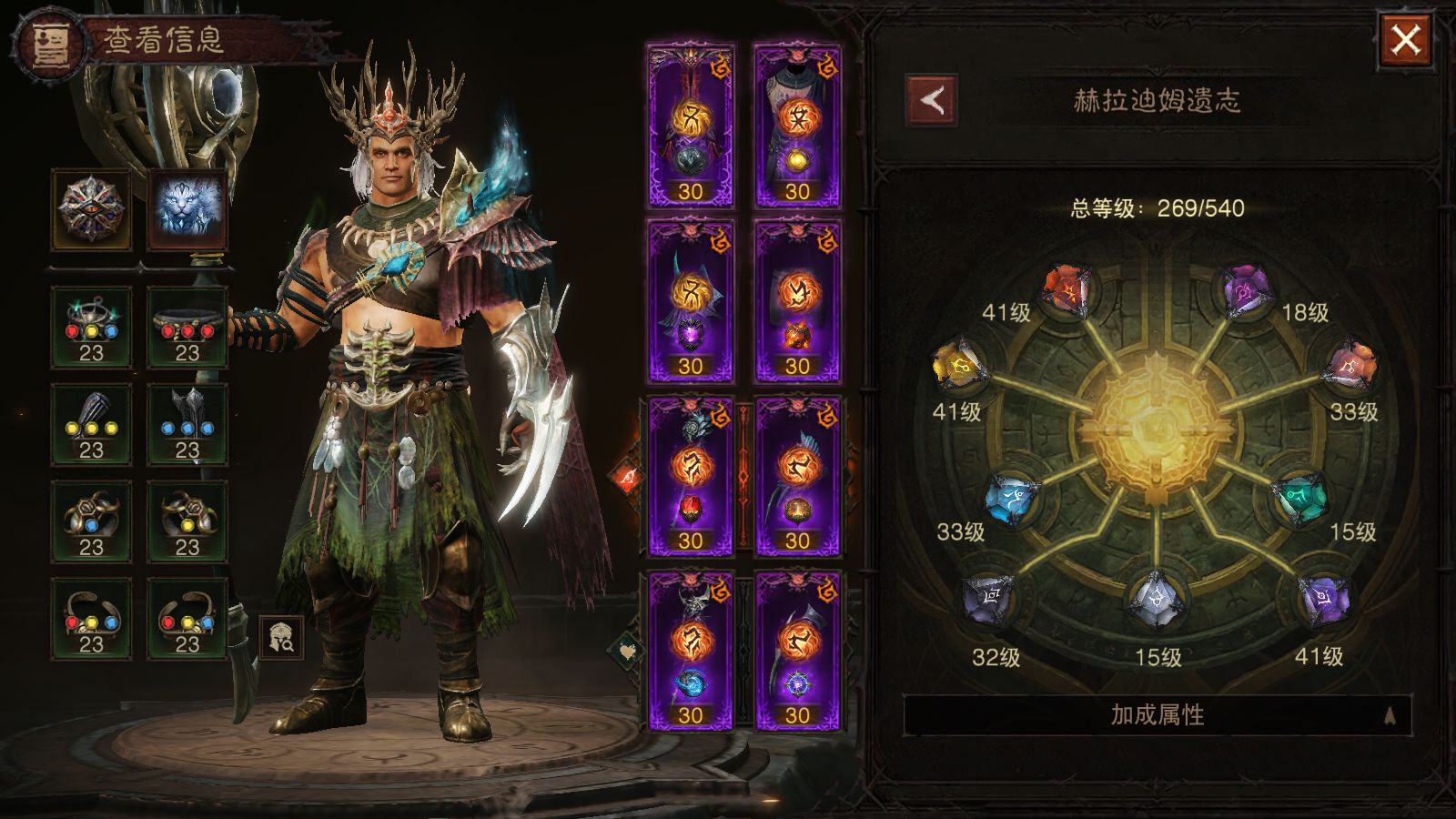Choose the pink level 33 gem node
Viewport: 1456px width, 819px height.
coord(1352,368)
